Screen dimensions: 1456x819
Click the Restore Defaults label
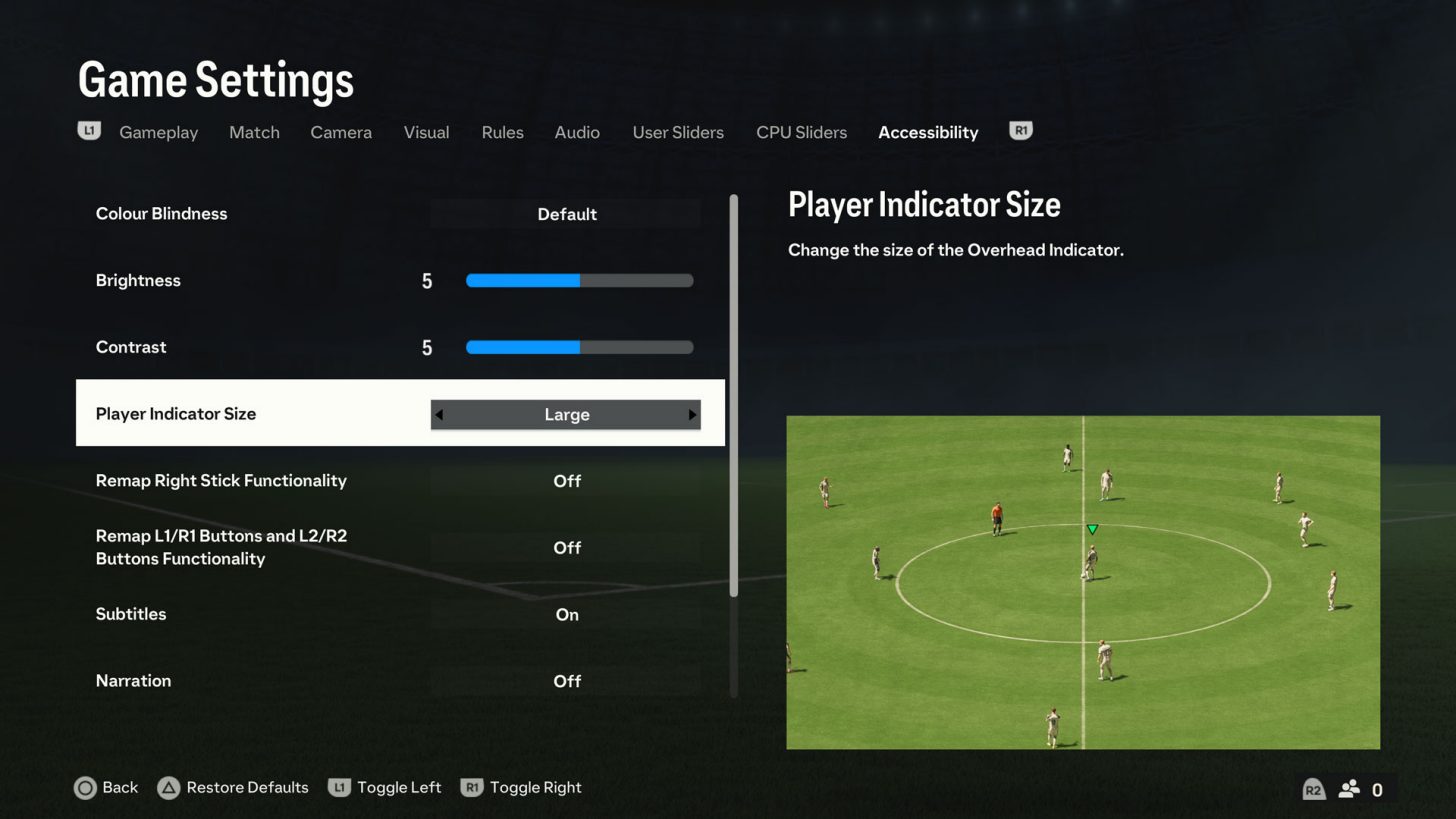tap(247, 788)
